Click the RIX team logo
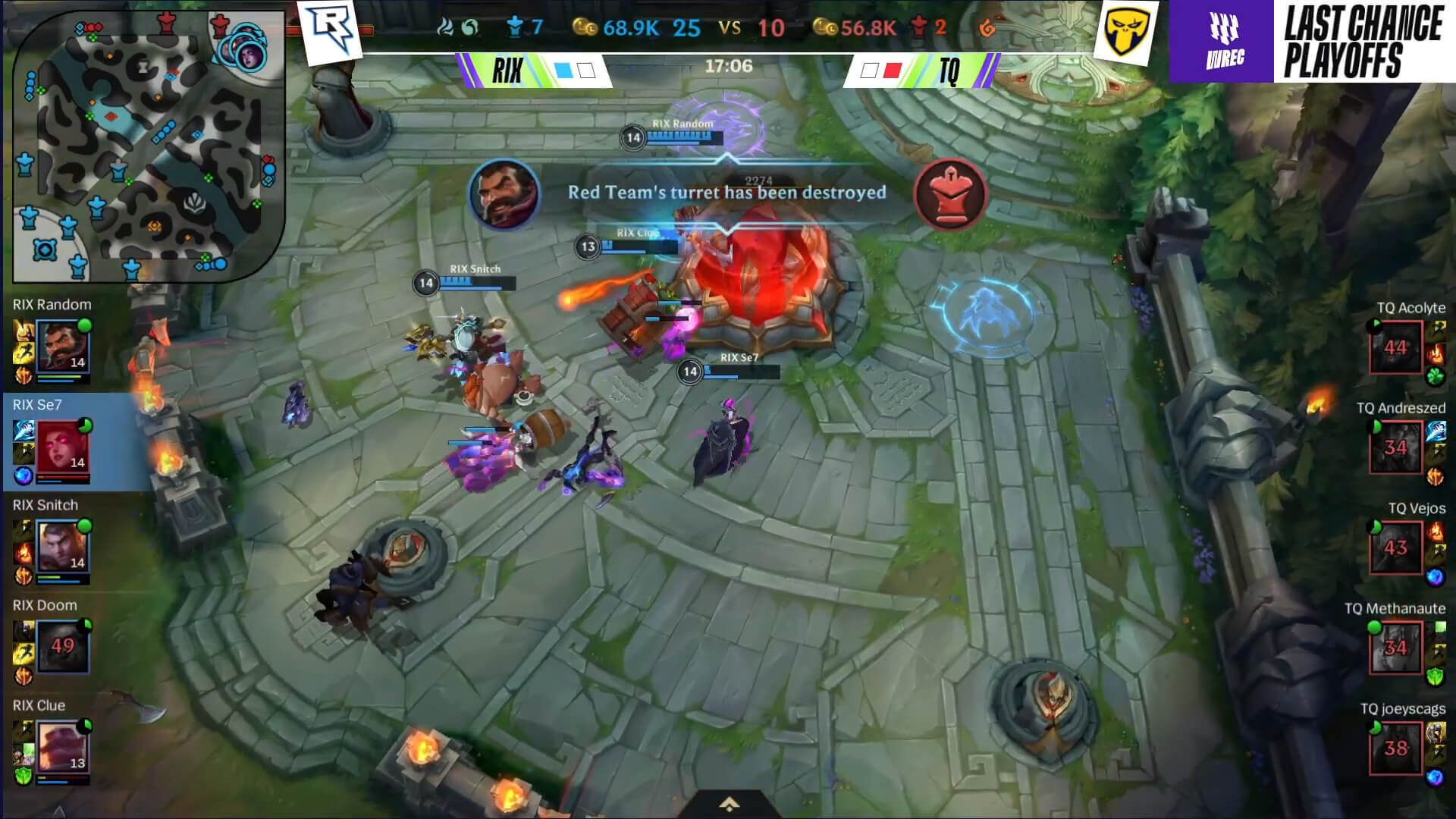 pos(331,30)
